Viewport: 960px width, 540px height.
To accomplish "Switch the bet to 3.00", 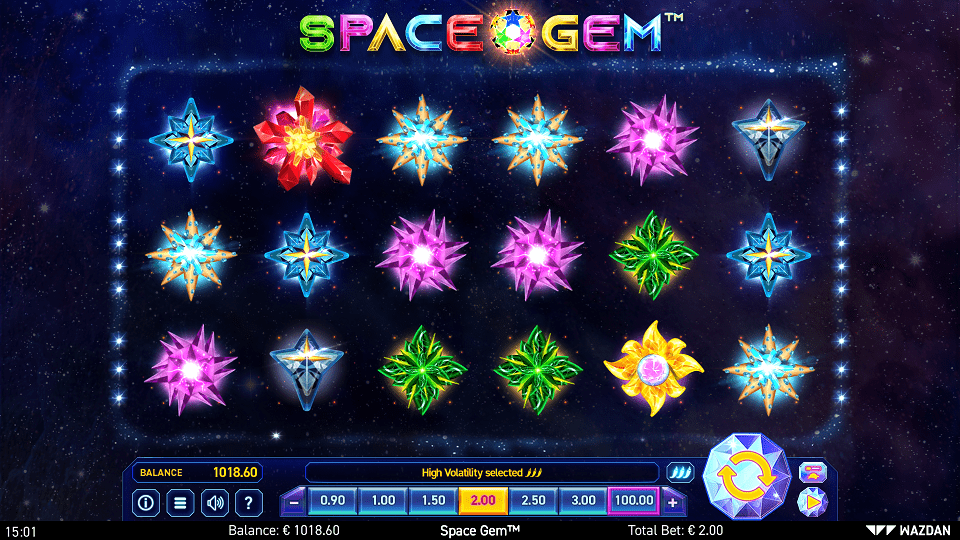I will click(583, 500).
